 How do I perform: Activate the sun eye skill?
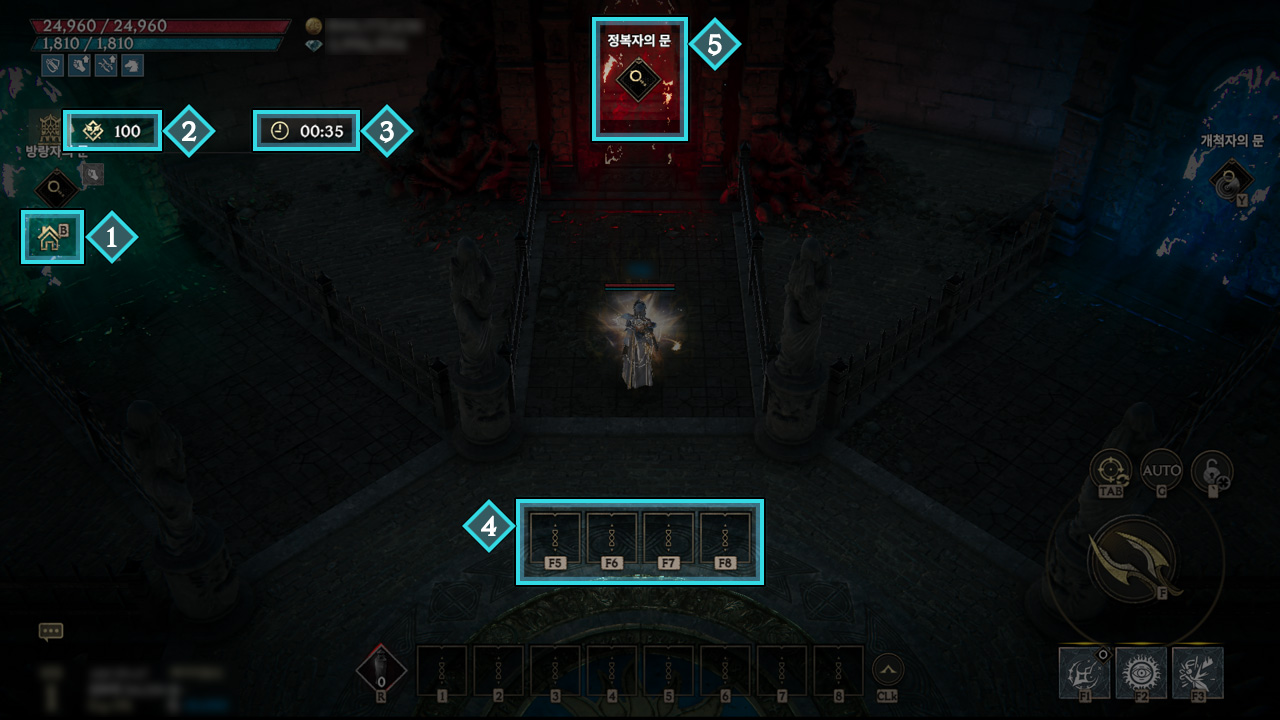coord(1140,672)
